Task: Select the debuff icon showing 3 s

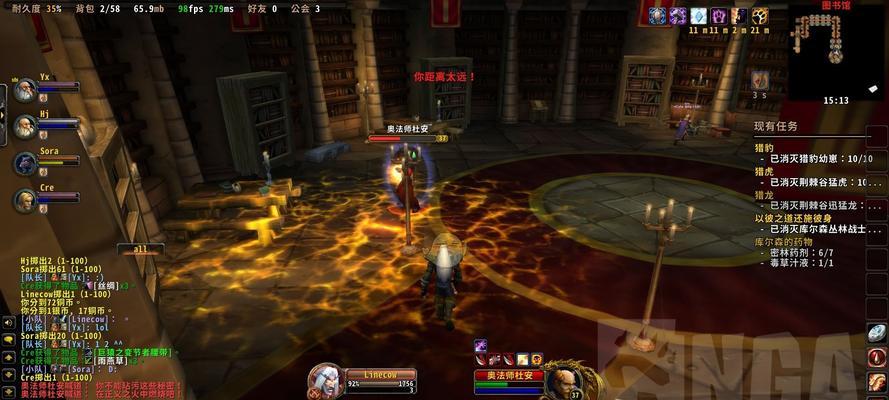Action: pos(760,79)
